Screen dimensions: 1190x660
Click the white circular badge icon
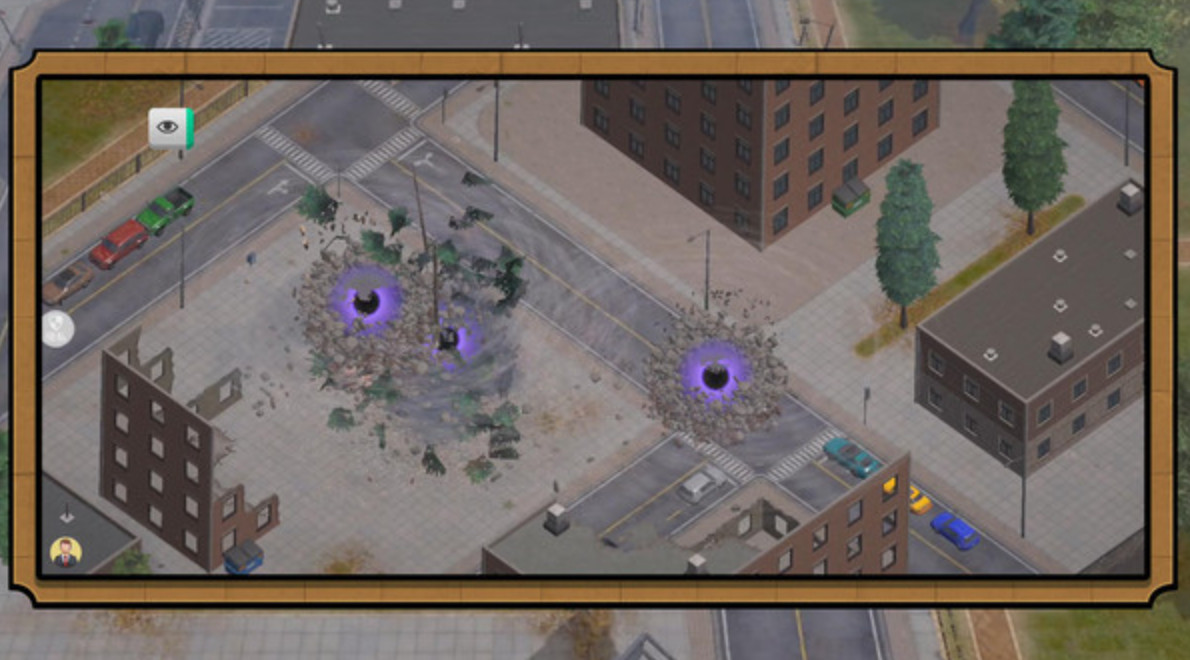[57, 328]
